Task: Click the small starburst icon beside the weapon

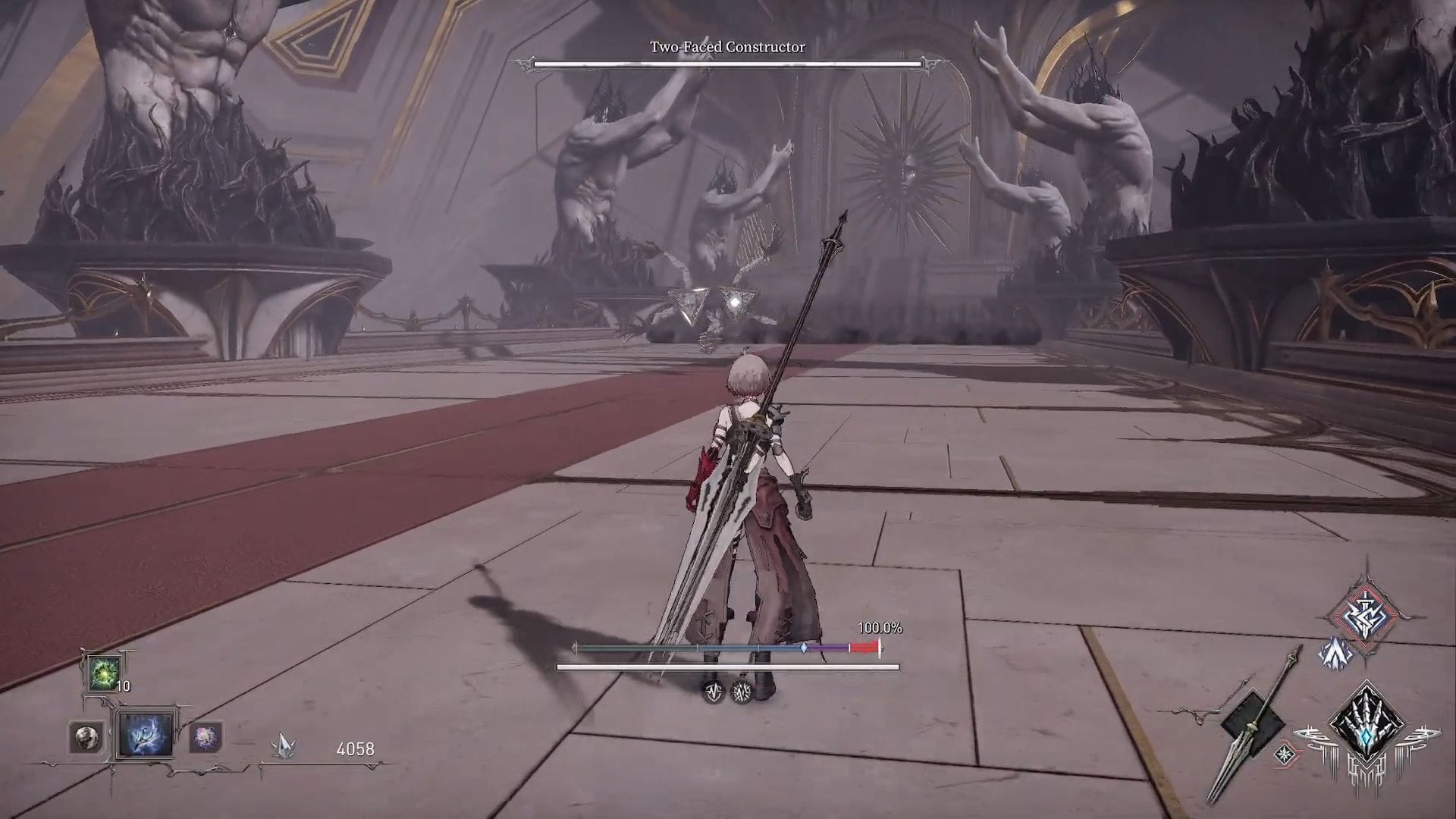Action: tap(1285, 754)
